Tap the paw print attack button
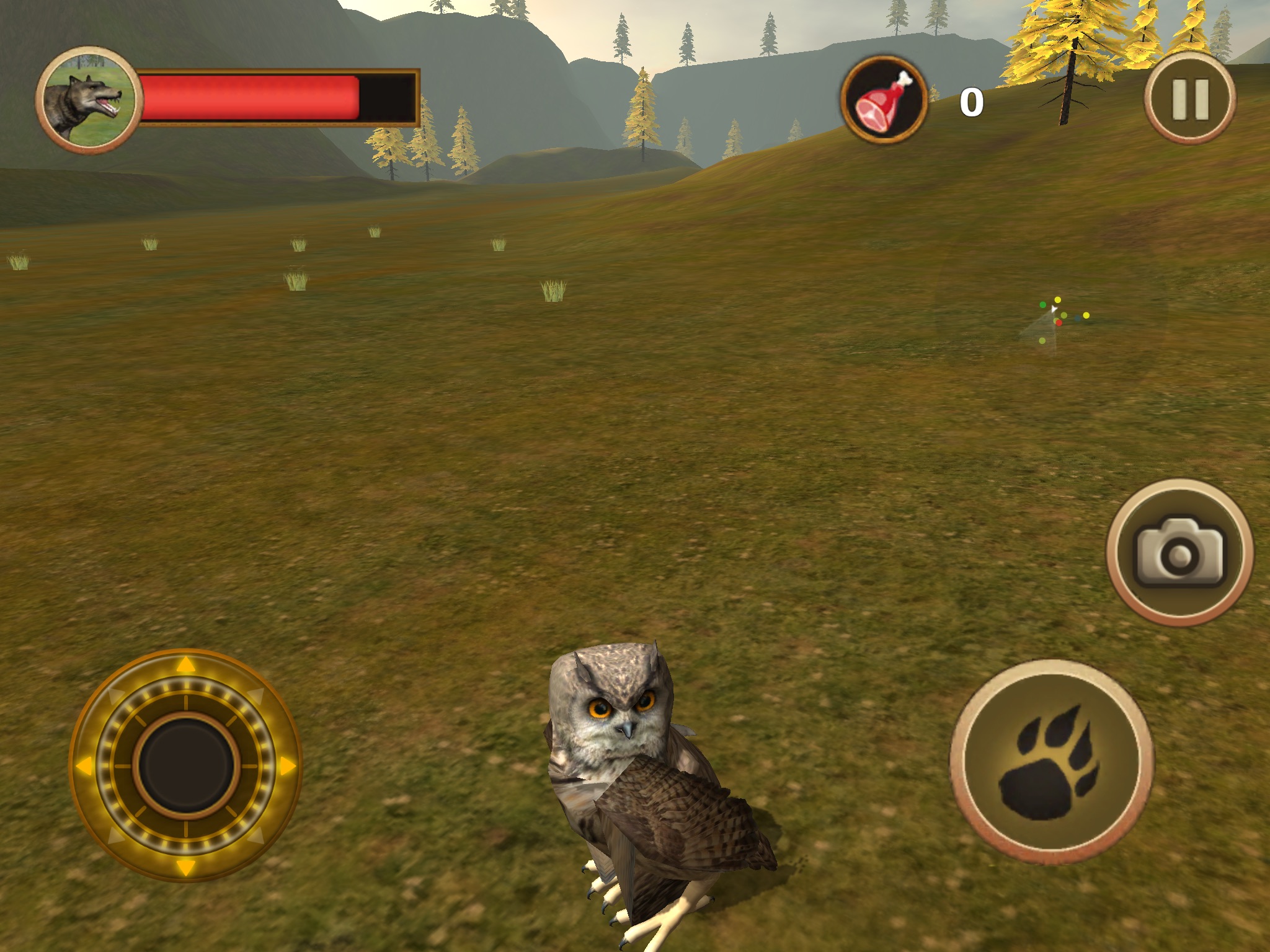The image size is (1270, 952). tap(1052, 761)
